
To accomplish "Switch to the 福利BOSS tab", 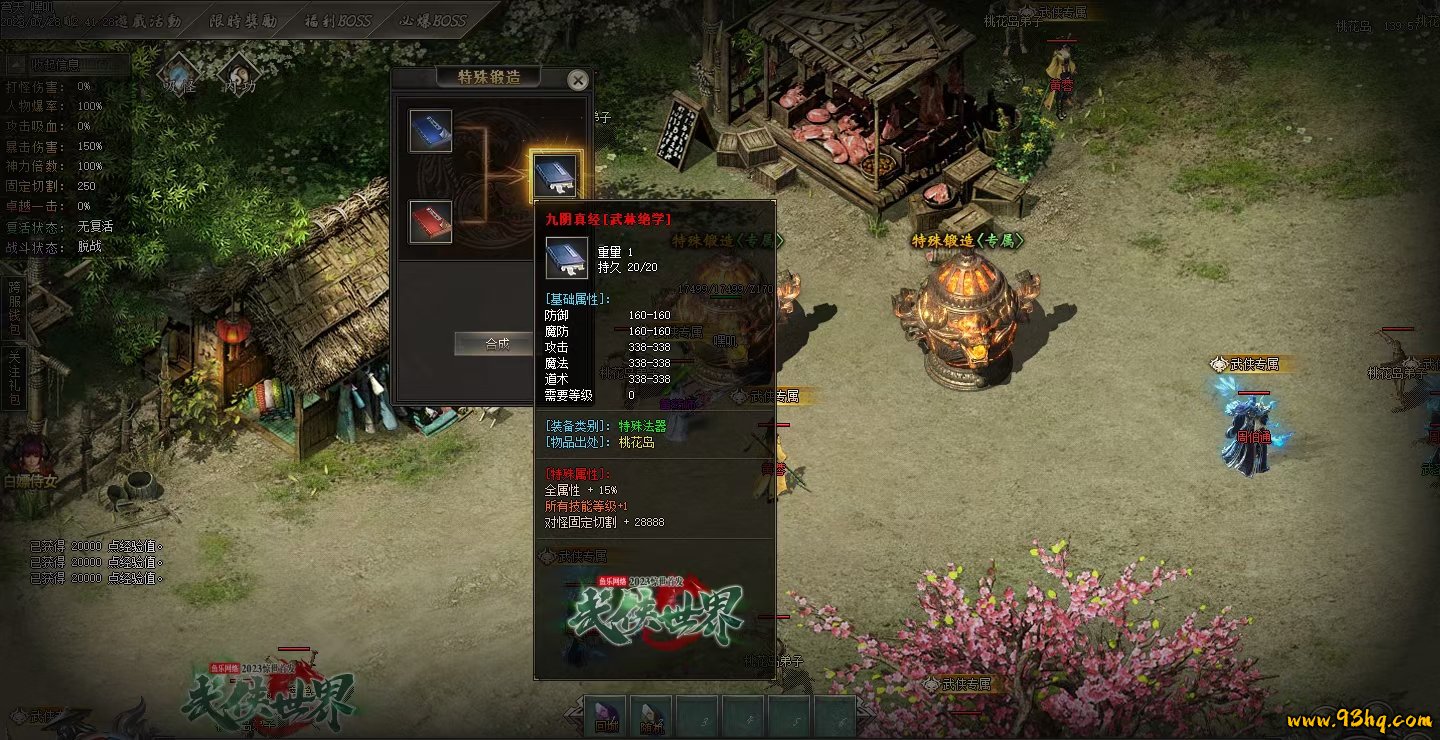I will click(336, 20).
